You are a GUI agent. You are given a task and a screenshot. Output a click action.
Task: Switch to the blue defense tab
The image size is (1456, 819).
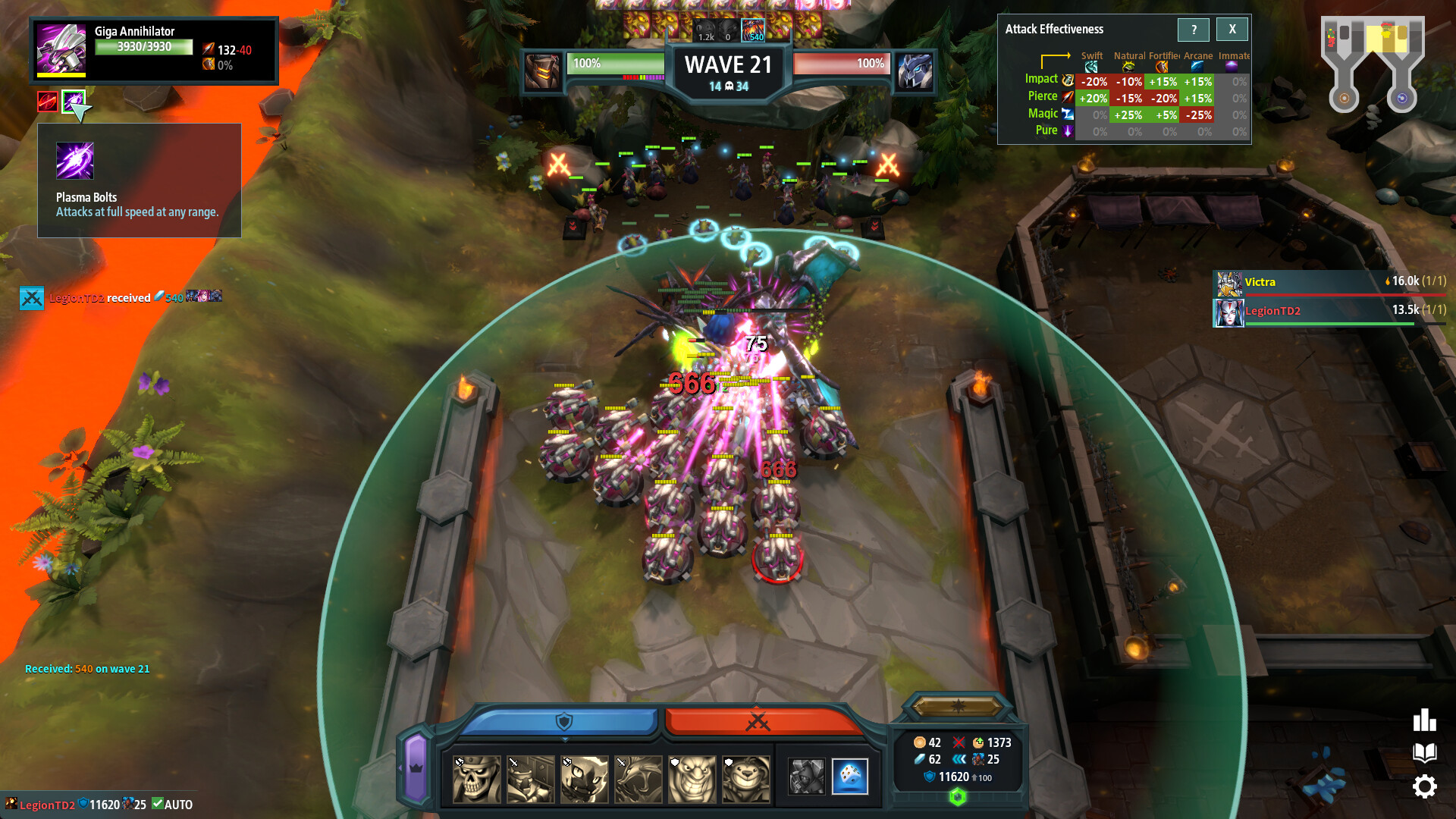[563, 720]
